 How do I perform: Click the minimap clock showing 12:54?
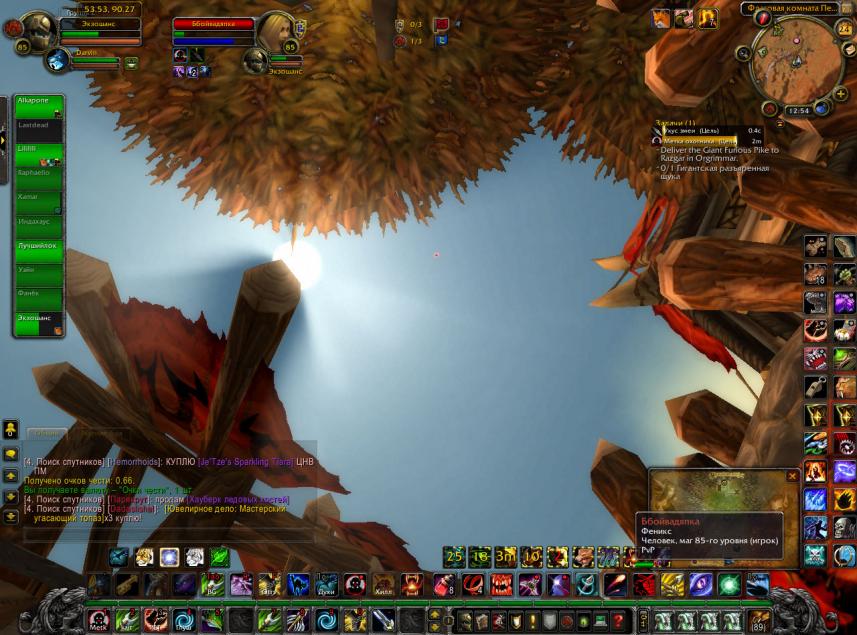[x=798, y=111]
